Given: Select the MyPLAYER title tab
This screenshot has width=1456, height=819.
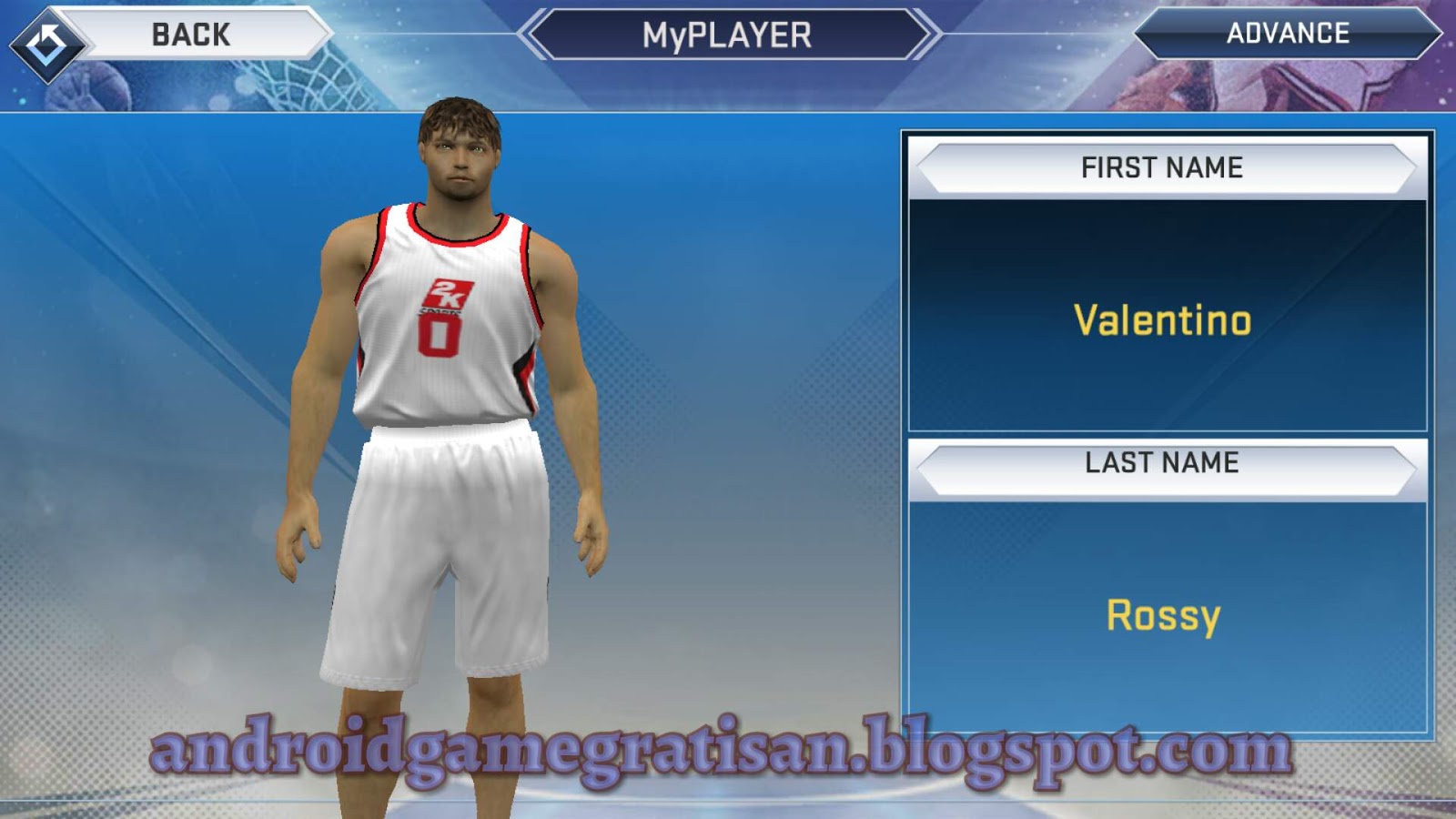Looking at the screenshot, I should coord(728,34).
